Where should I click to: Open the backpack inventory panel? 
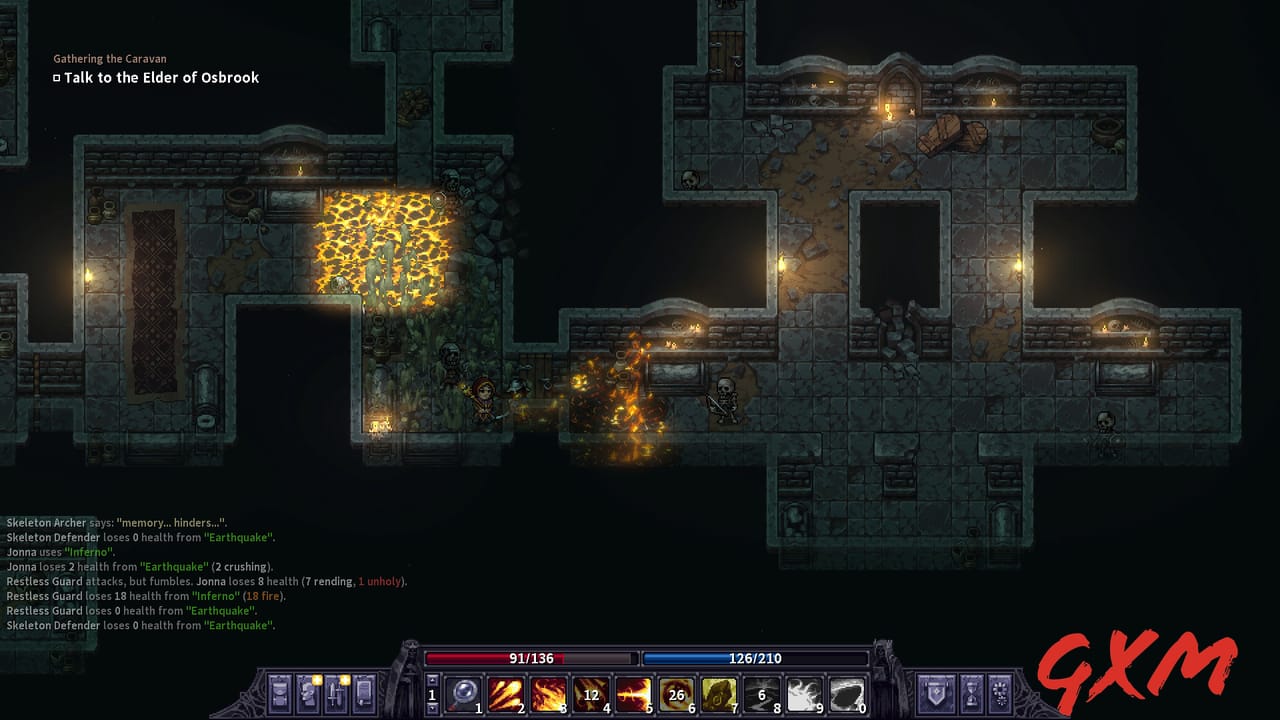tap(278, 694)
